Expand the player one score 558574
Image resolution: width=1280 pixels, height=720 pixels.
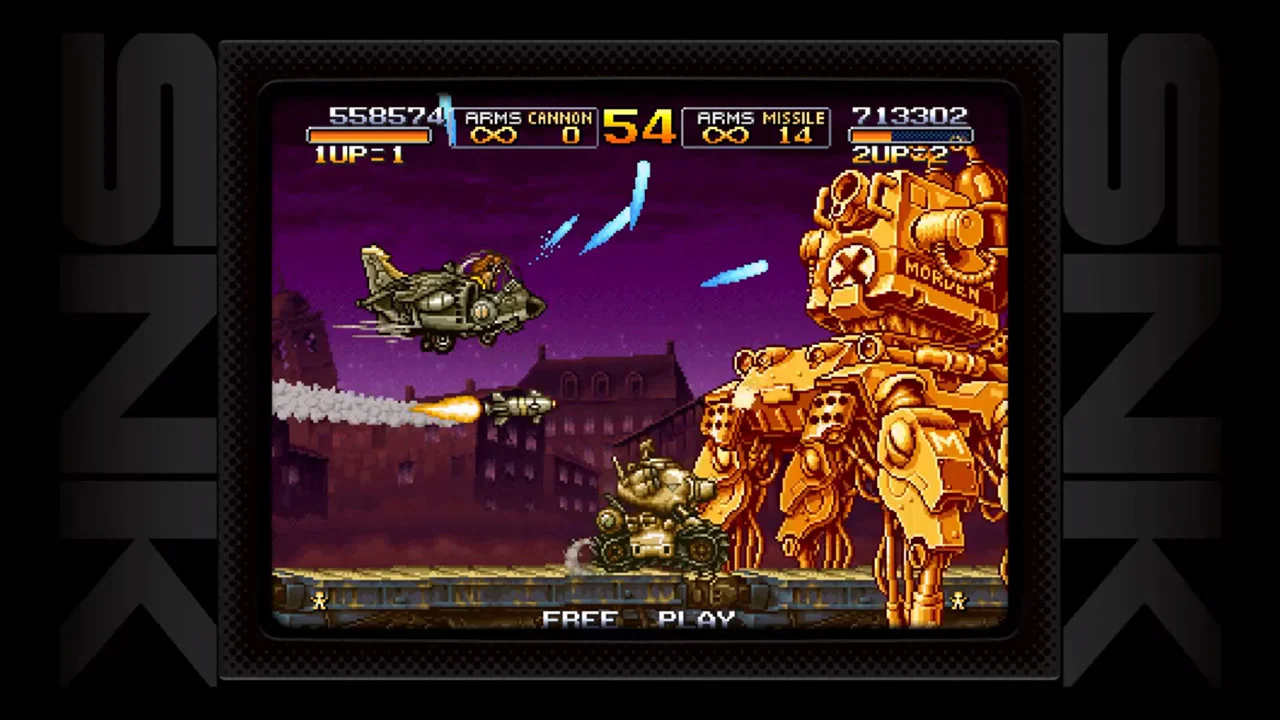pyautogui.click(x=385, y=115)
